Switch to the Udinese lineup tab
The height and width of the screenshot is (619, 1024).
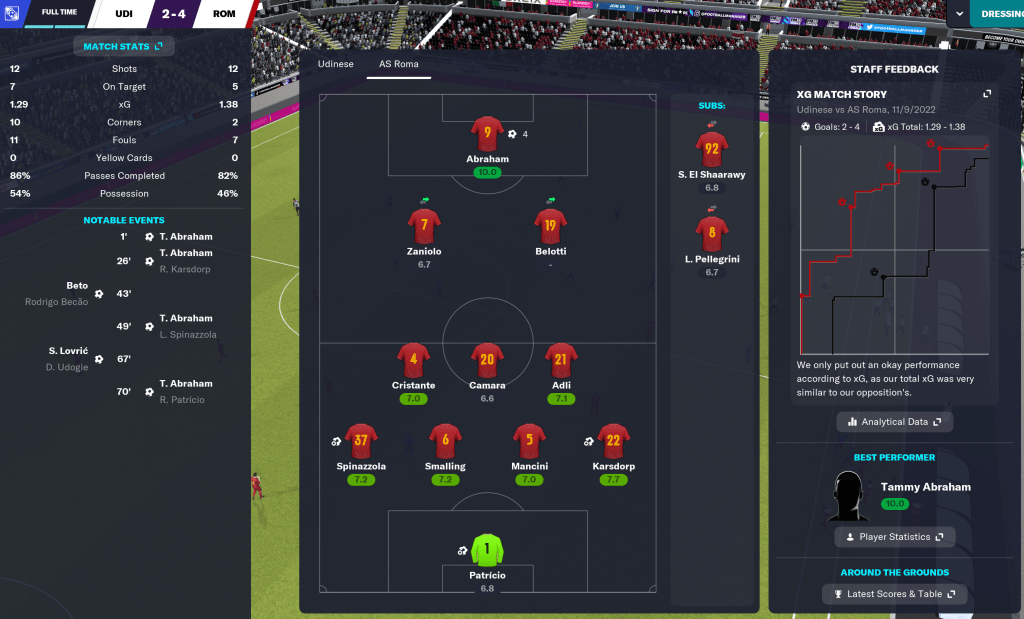[335, 64]
